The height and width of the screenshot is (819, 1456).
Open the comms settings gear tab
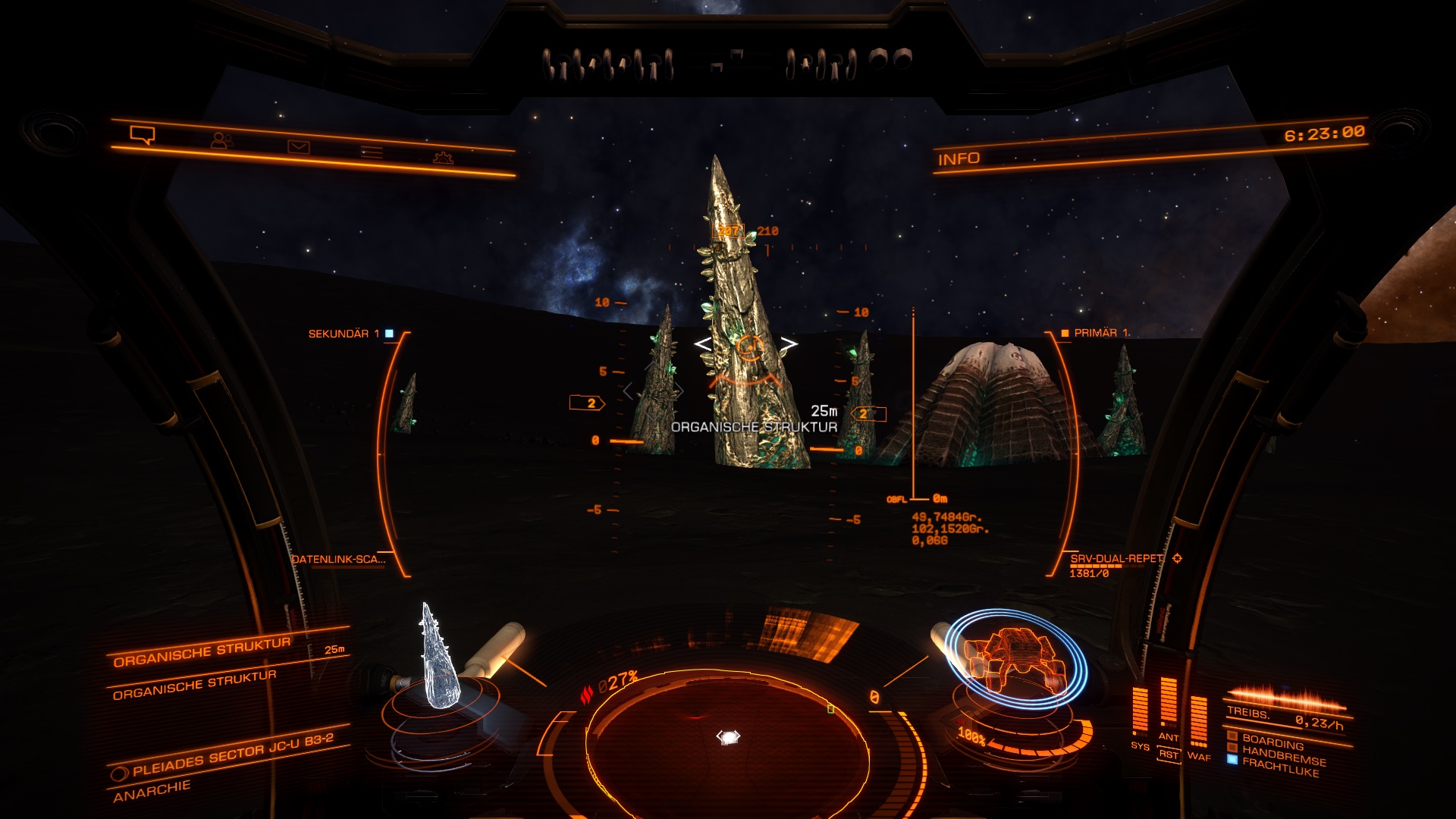tap(443, 158)
